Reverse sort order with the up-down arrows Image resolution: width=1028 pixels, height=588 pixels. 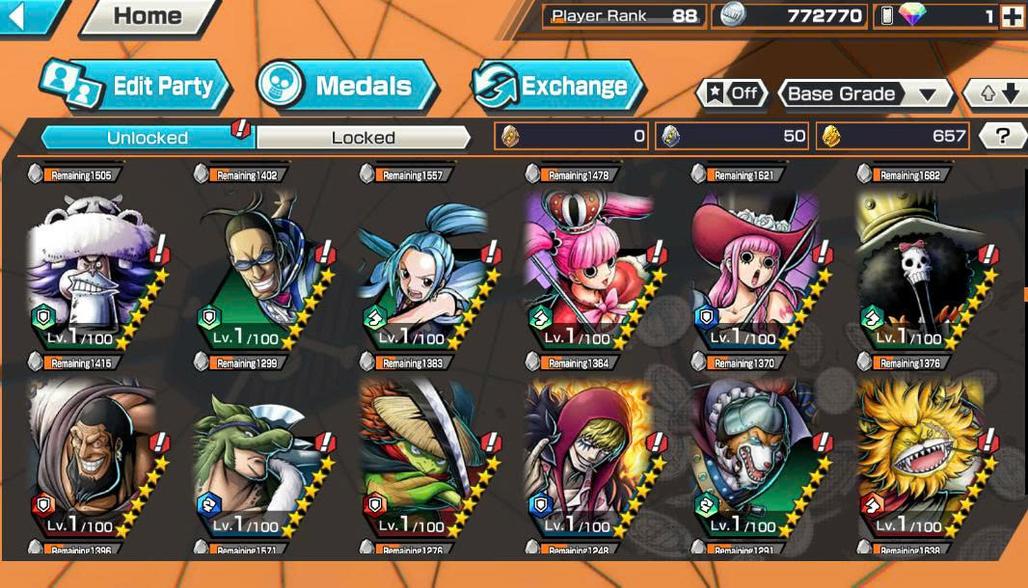[x=996, y=94]
